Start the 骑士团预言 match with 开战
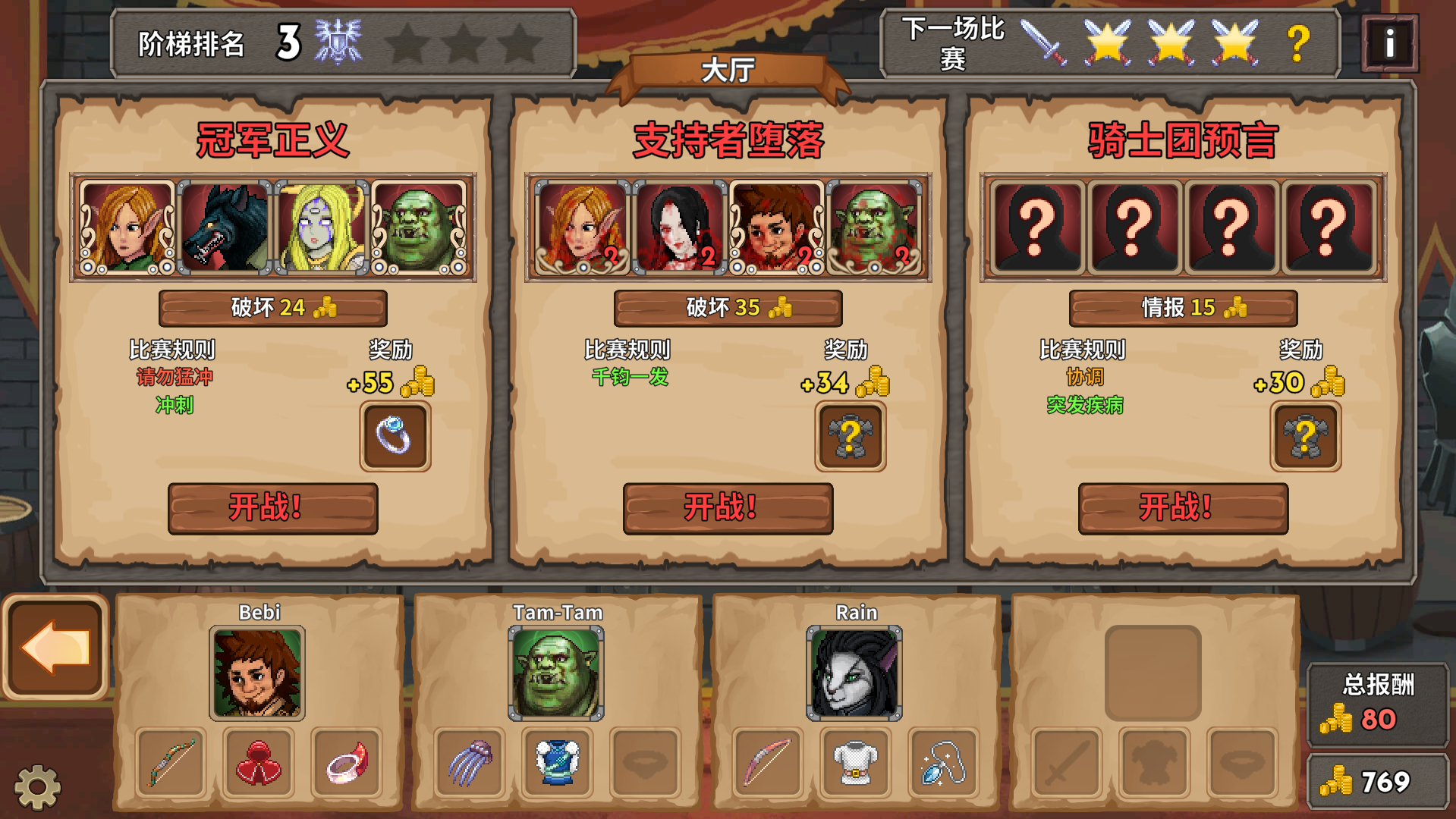The image size is (1456, 819). pos(1183,508)
